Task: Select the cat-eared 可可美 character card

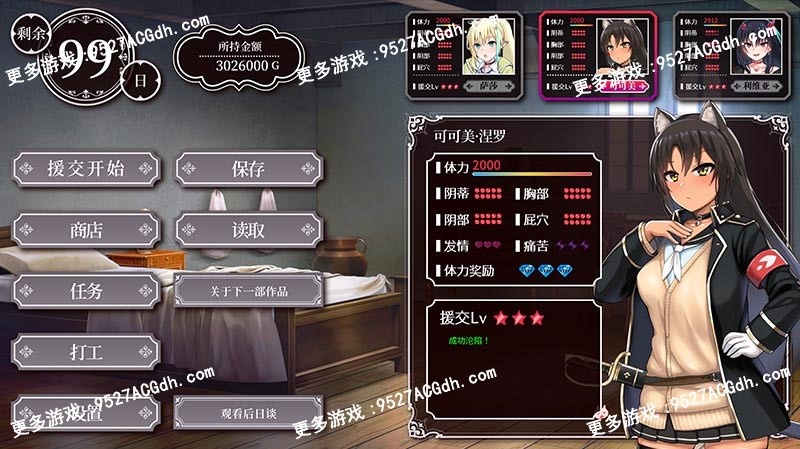Action: pos(598,56)
